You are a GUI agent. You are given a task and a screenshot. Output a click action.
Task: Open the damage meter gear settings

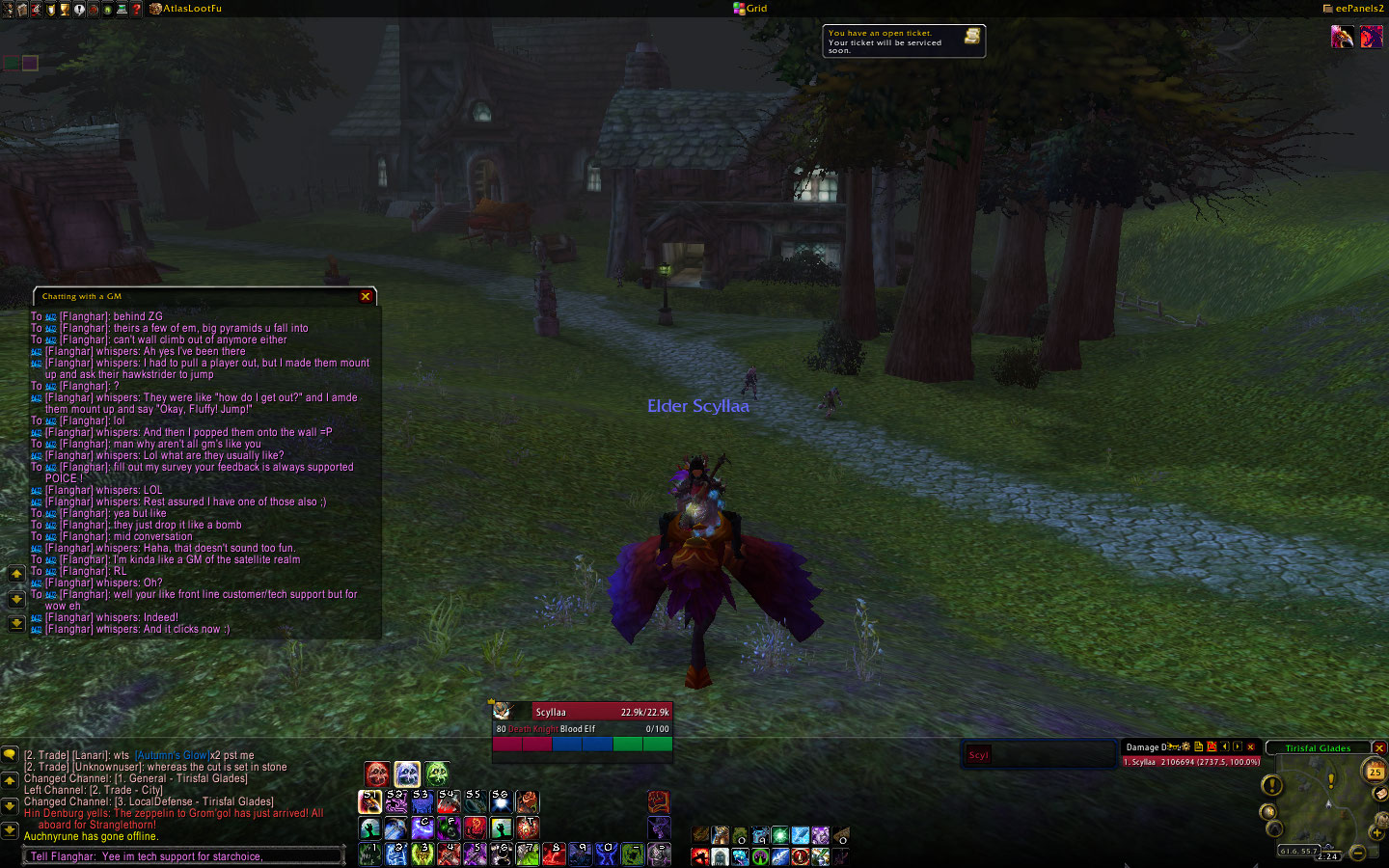click(x=1185, y=746)
